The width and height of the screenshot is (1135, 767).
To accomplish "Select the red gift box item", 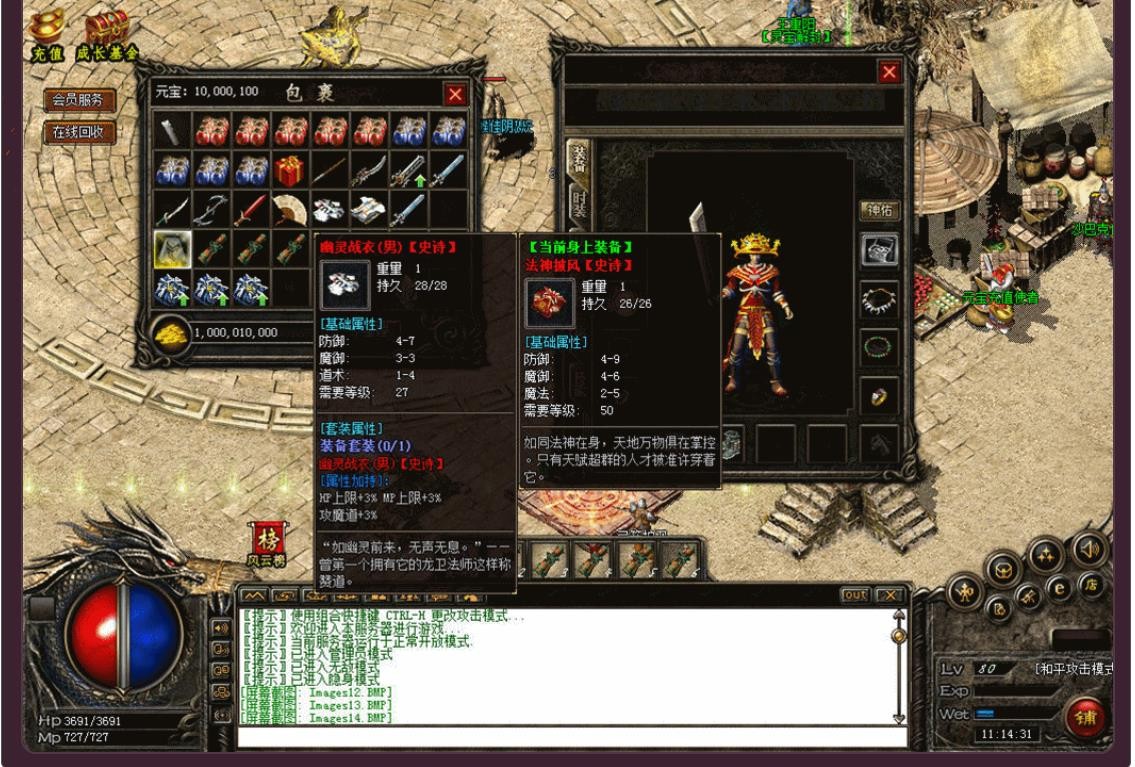I will point(290,171).
